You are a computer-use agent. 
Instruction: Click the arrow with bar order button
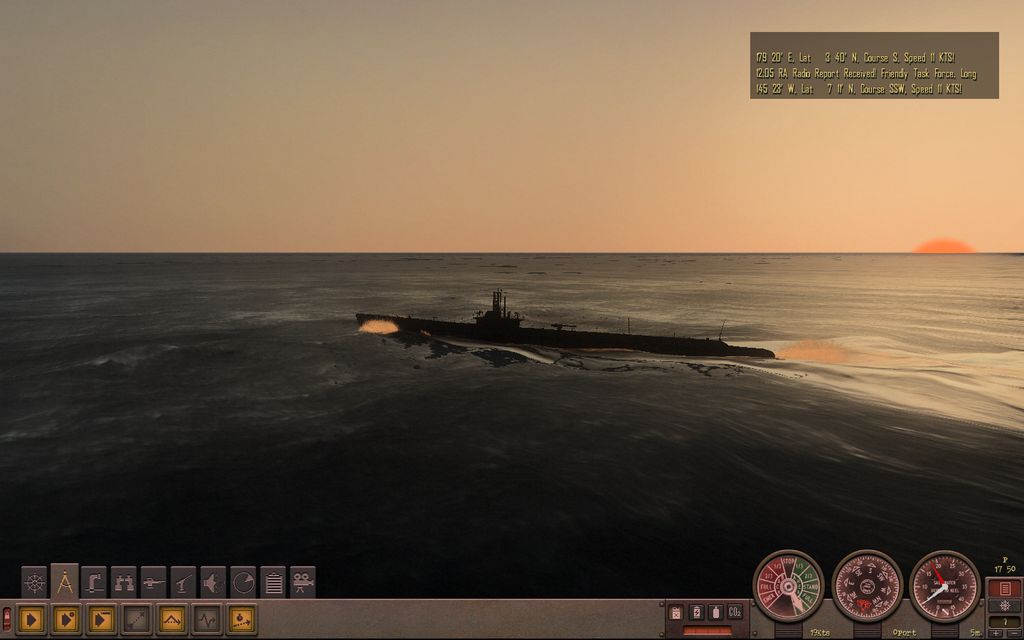[101, 620]
